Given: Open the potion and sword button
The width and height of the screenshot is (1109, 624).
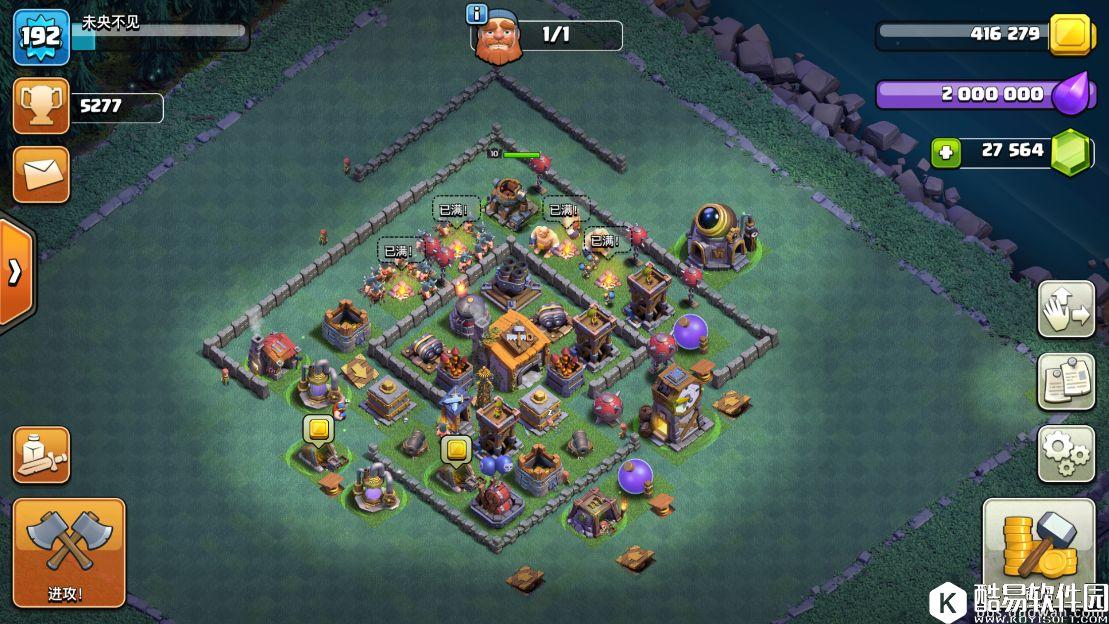Looking at the screenshot, I should pyautogui.click(x=41, y=455).
